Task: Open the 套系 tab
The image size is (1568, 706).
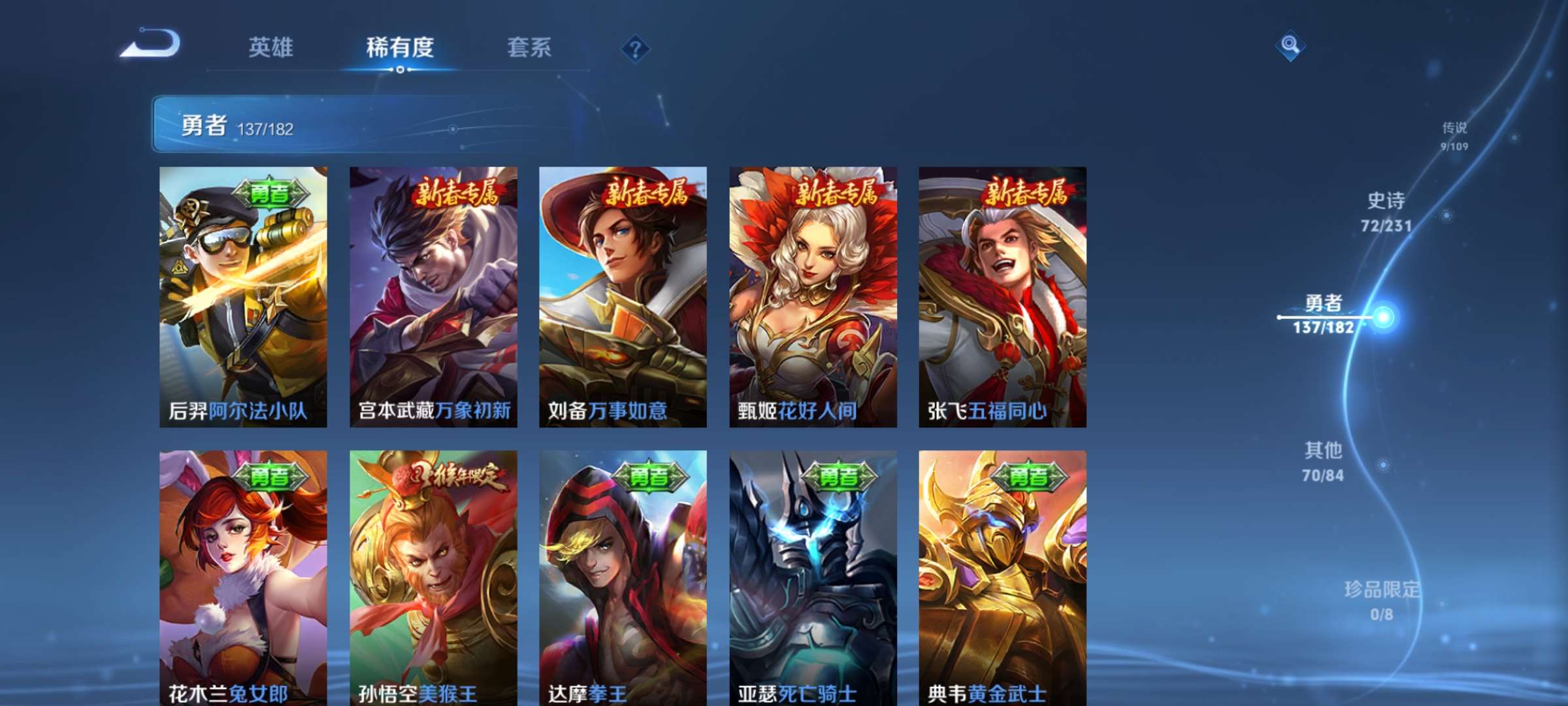Action: tap(529, 47)
